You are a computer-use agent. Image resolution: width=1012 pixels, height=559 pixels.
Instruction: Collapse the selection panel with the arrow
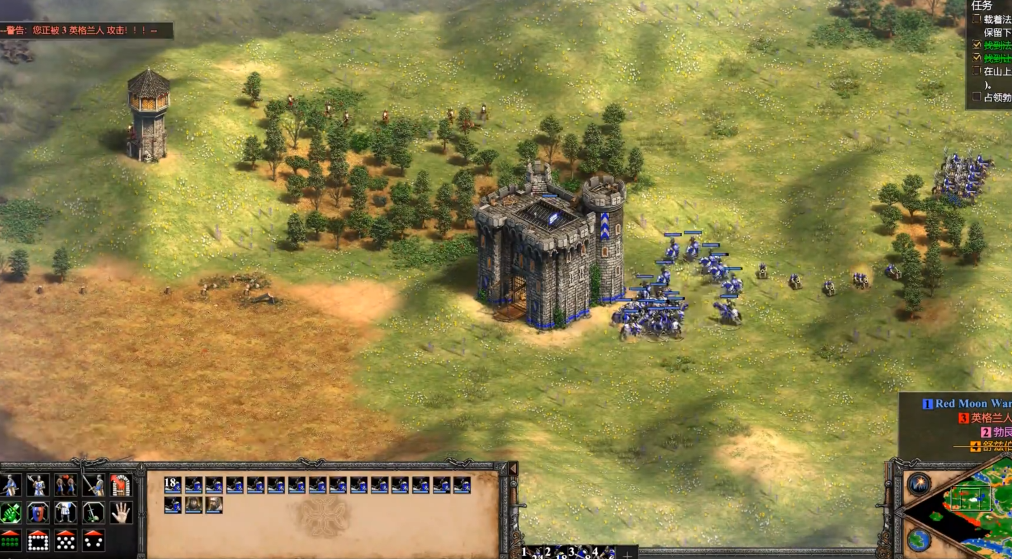pos(513,468)
